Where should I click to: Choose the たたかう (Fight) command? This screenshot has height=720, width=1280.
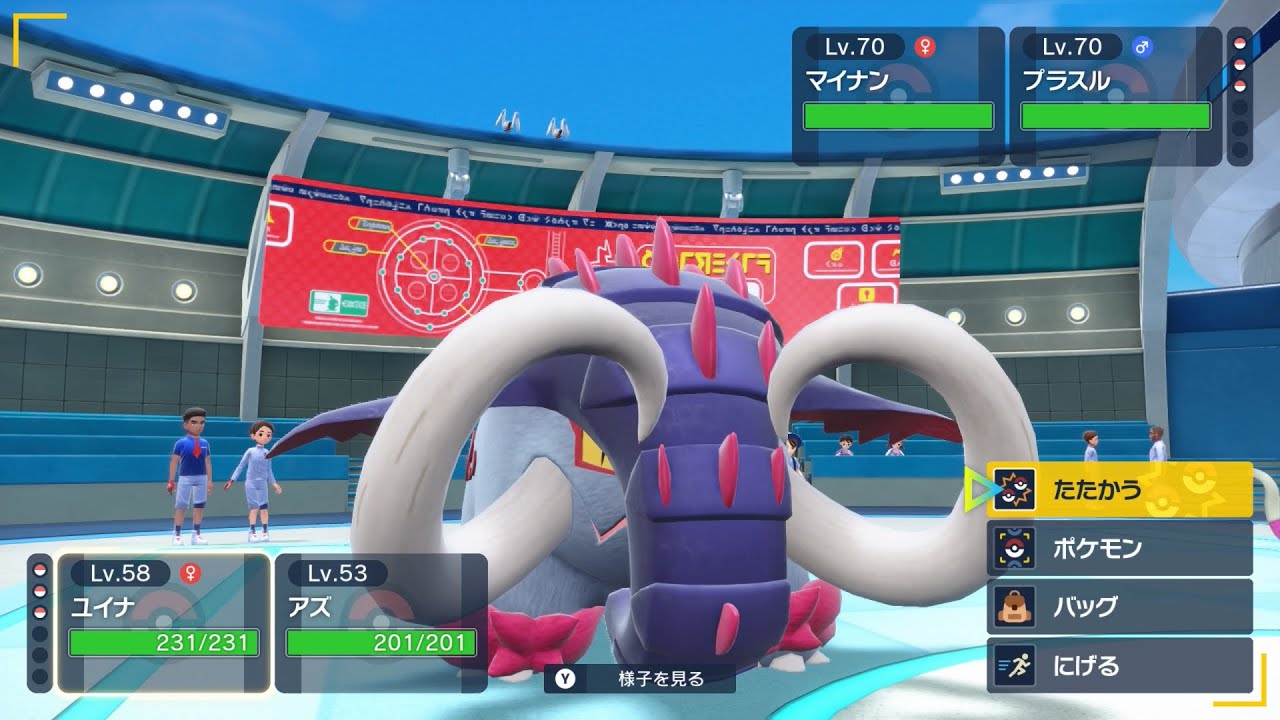tap(1119, 490)
